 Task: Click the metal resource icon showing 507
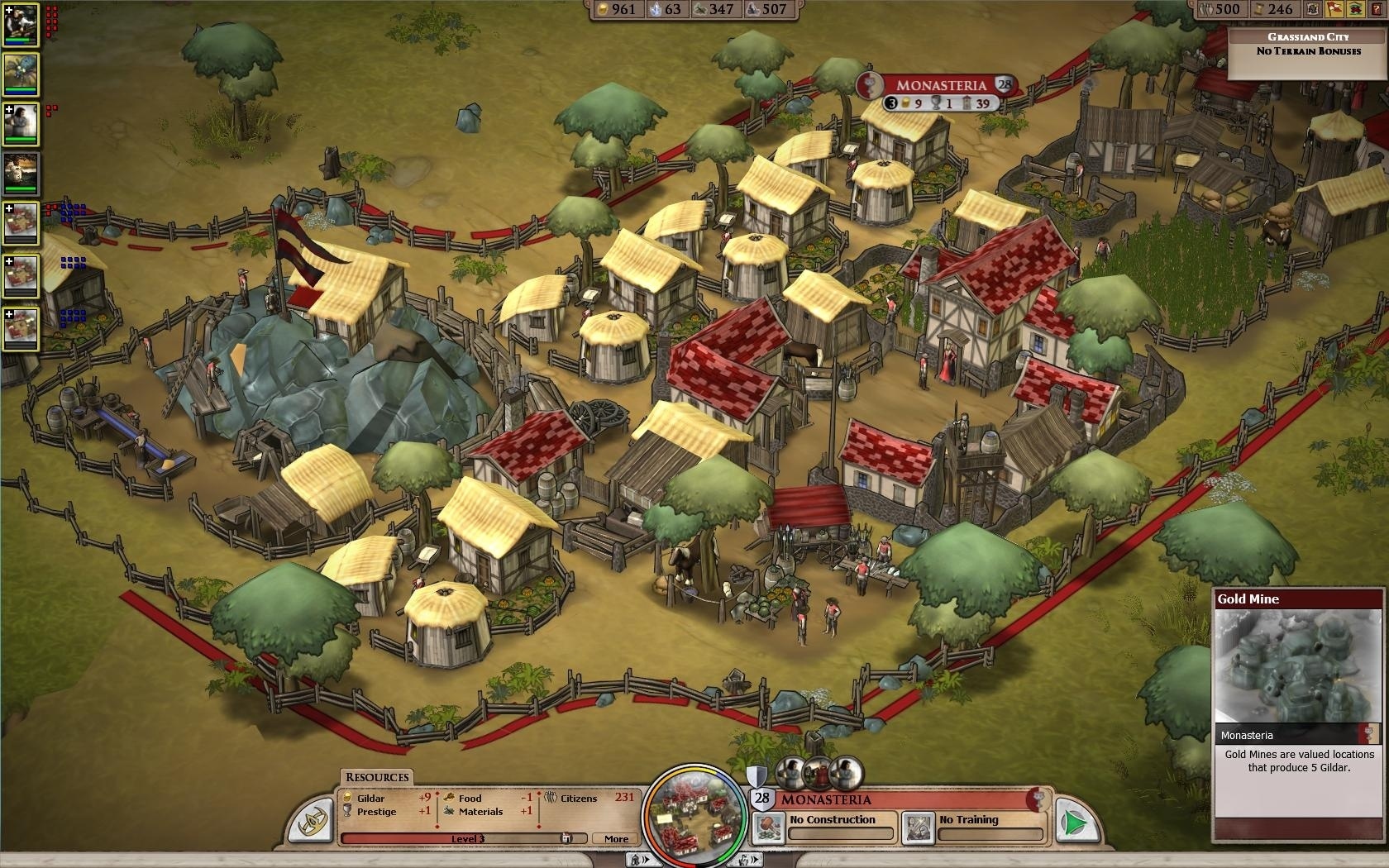coord(751,9)
